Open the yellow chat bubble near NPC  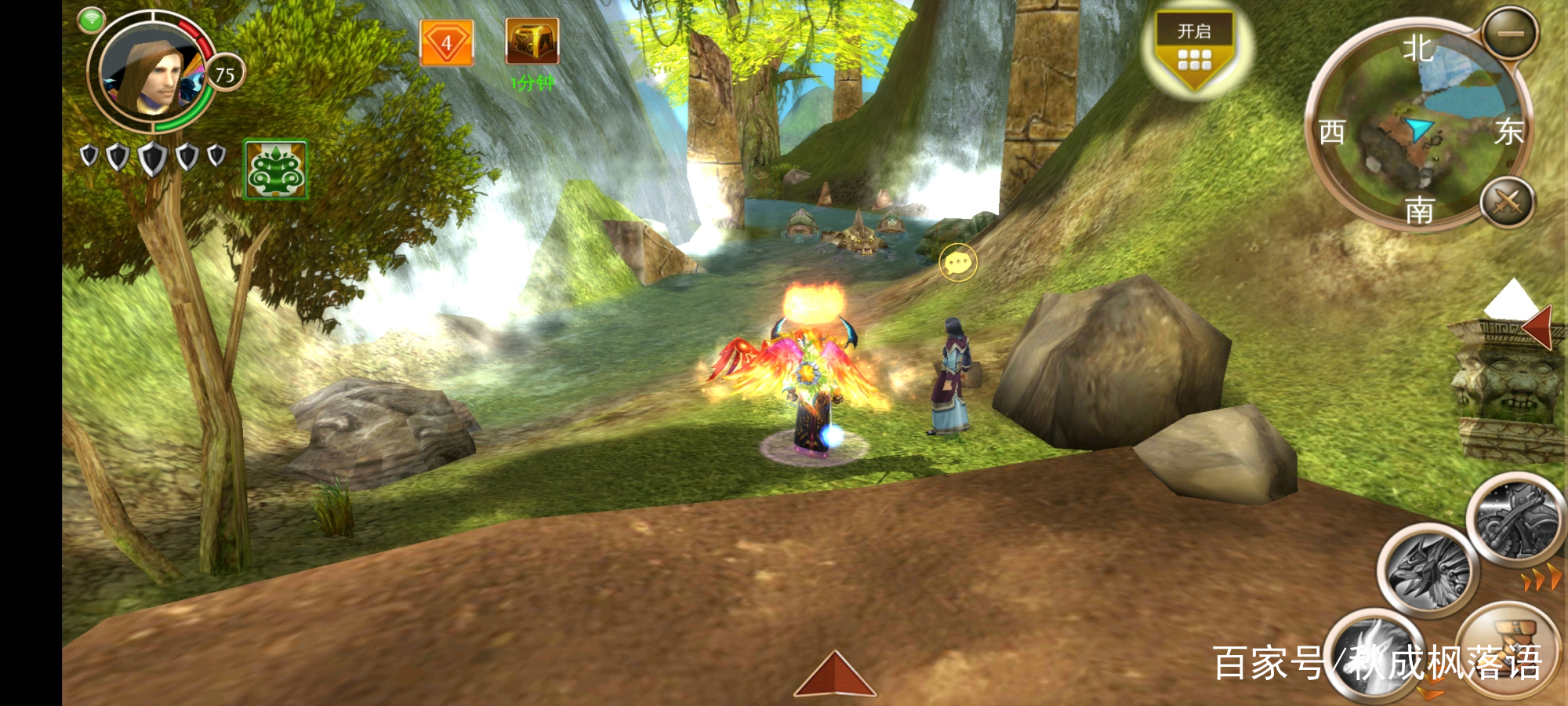coord(958,262)
